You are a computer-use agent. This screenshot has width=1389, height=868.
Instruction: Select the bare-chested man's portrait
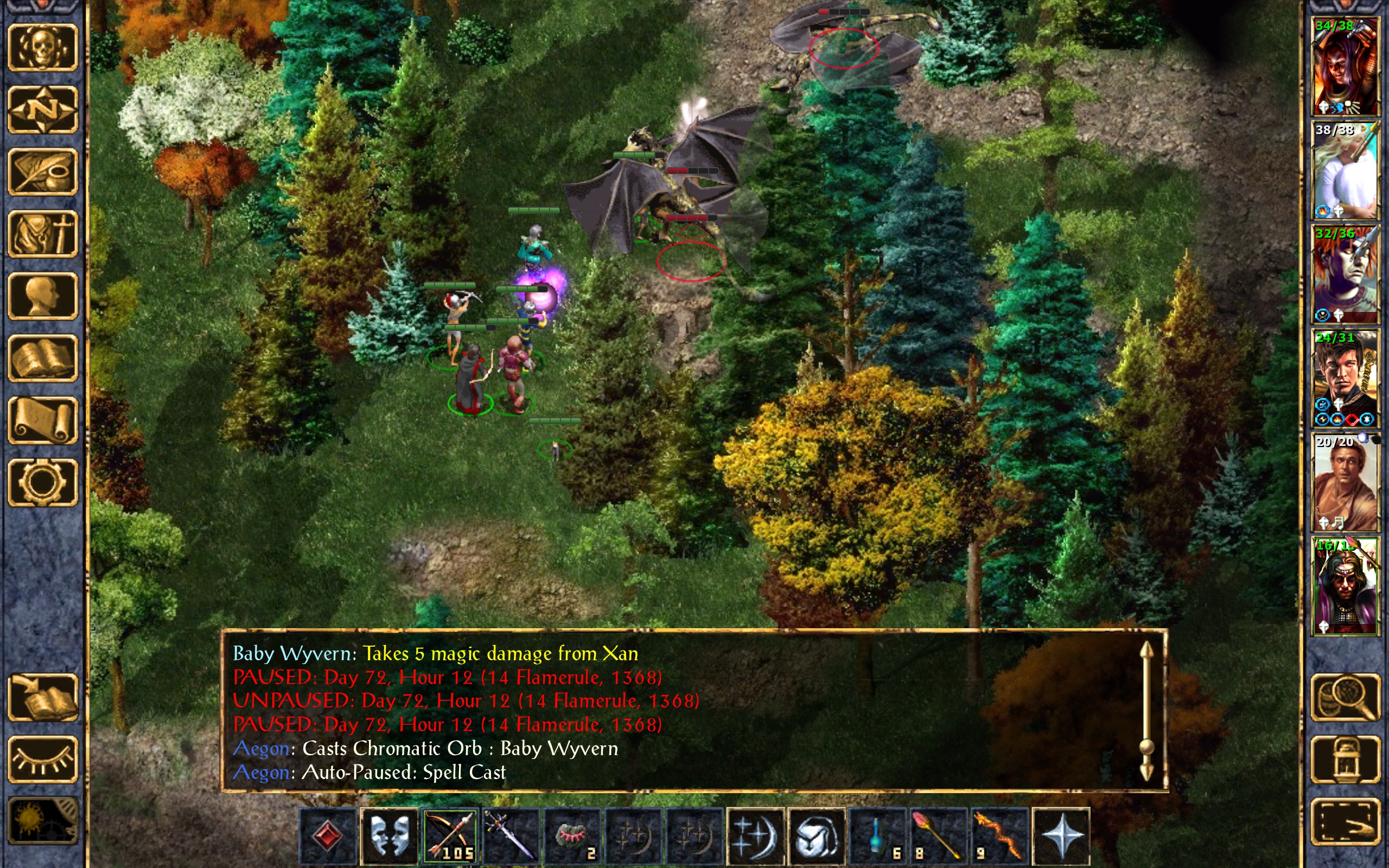click(x=1345, y=483)
